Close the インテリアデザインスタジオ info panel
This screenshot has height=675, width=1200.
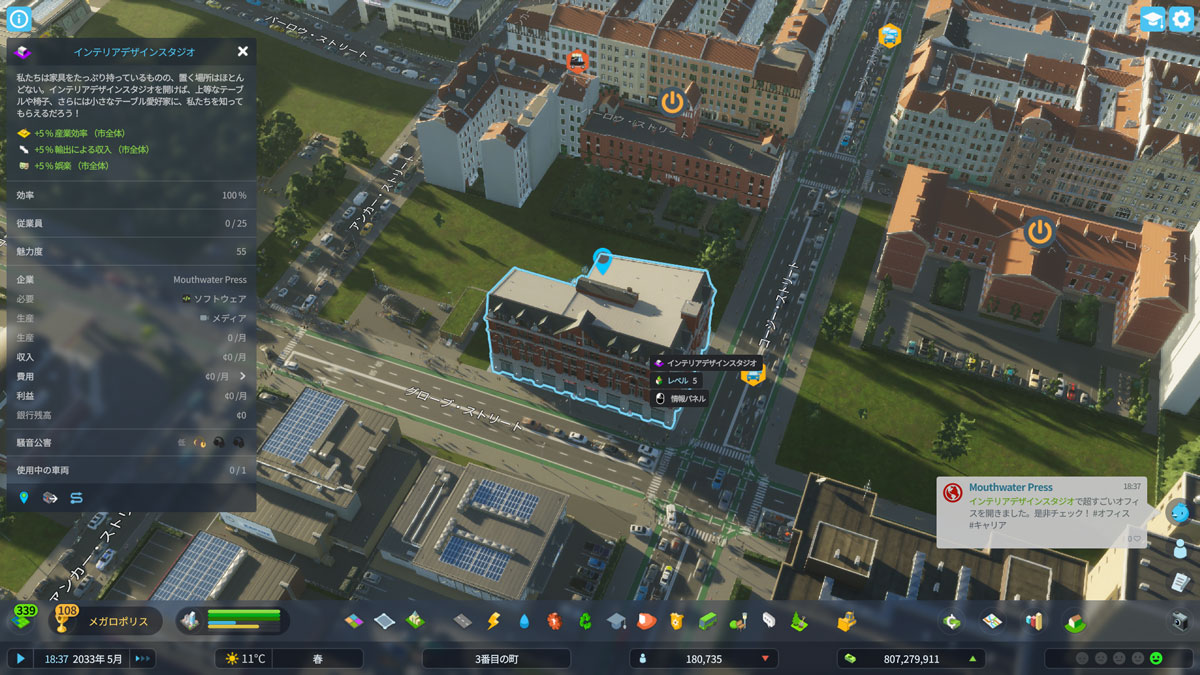click(x=243, y=52)
